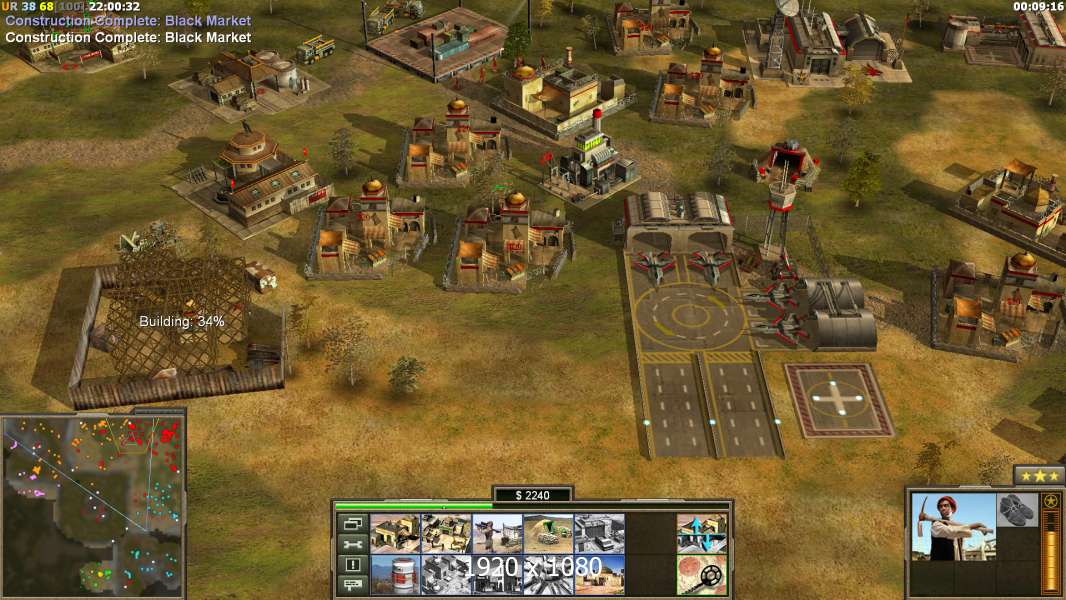Activate the radar magnifier map icon
1066x600 pixels.
pyautogui.click(x=702, y=575)
